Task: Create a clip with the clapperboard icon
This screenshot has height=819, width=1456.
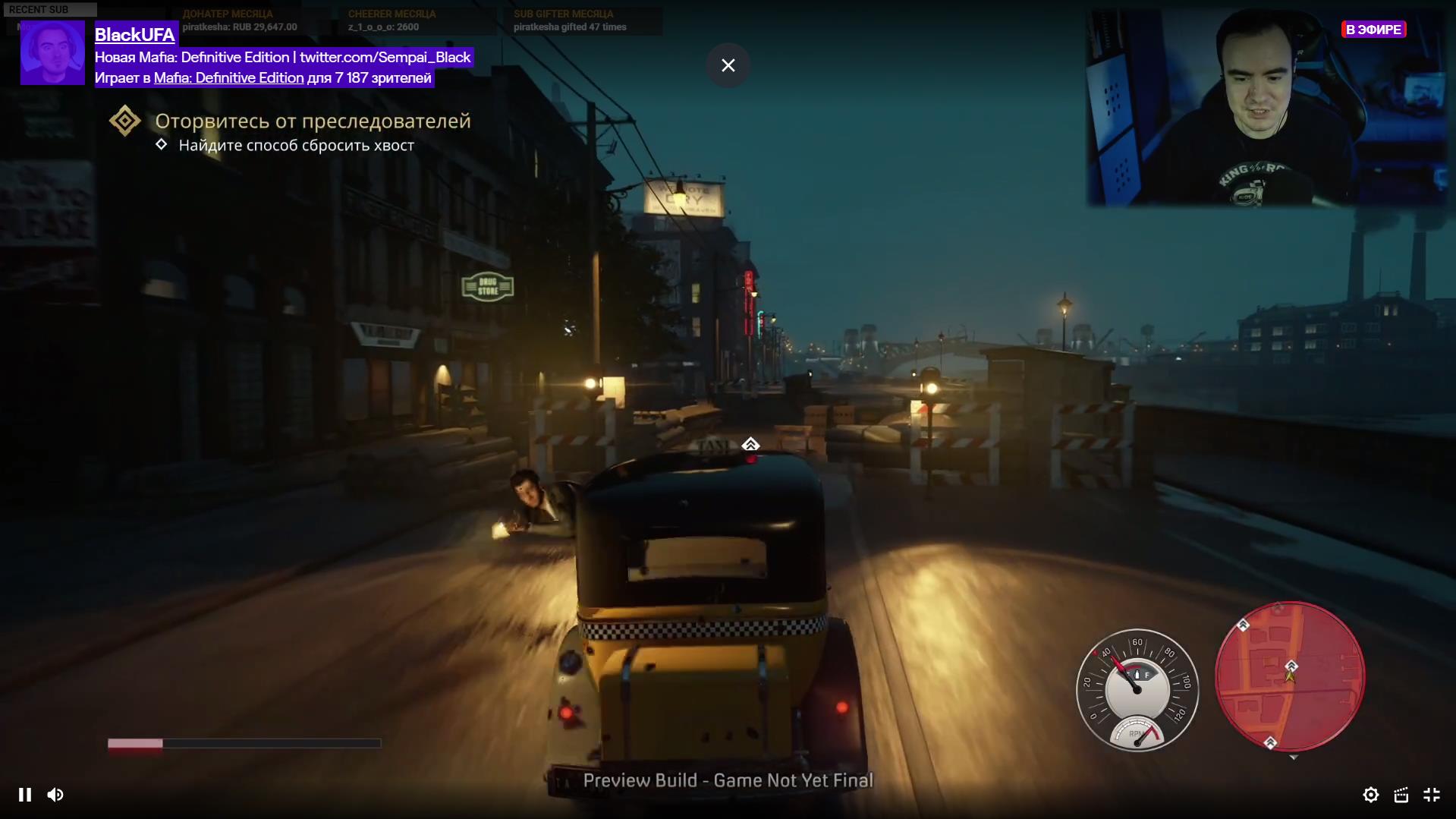Action: pos(1401,795)
